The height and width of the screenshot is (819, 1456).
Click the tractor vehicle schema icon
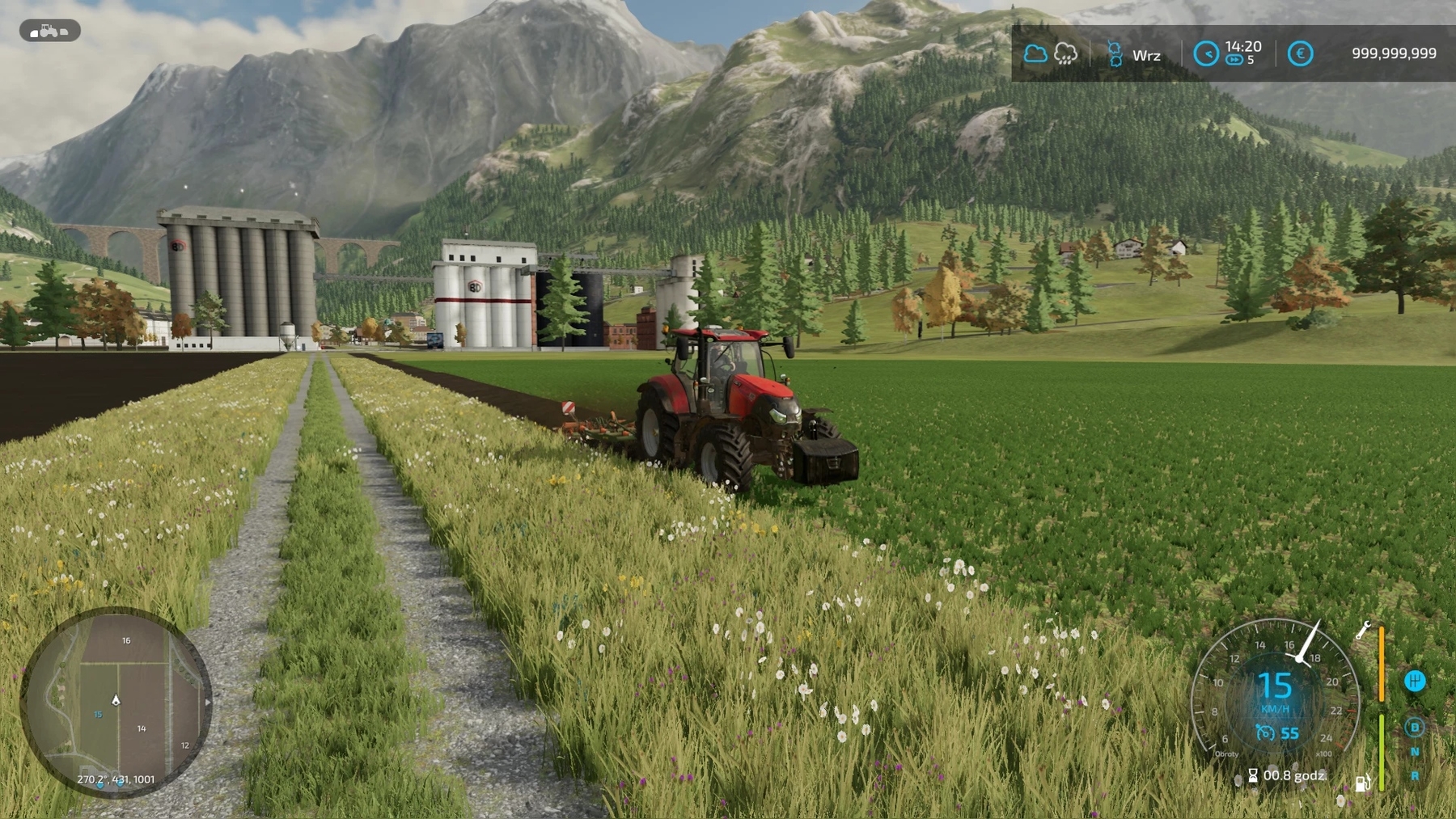[x=49, y=31]
